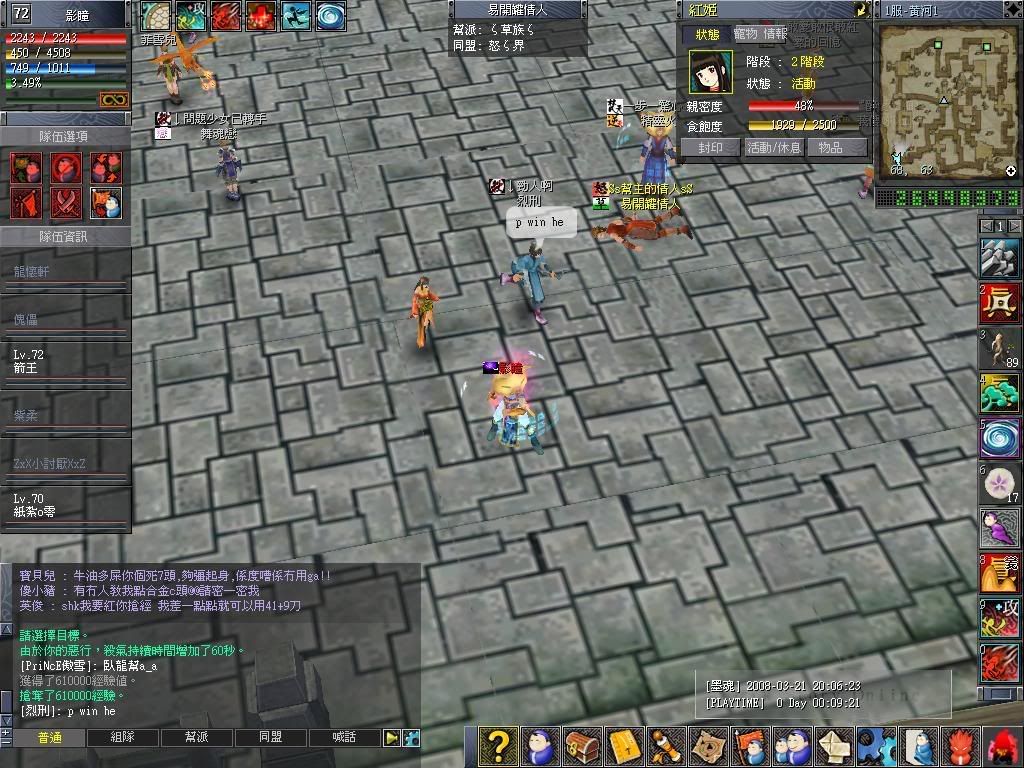Choose the 同盟 chat tab
This screenshot has width=1024, height=768.
click(x=270, y=737)
